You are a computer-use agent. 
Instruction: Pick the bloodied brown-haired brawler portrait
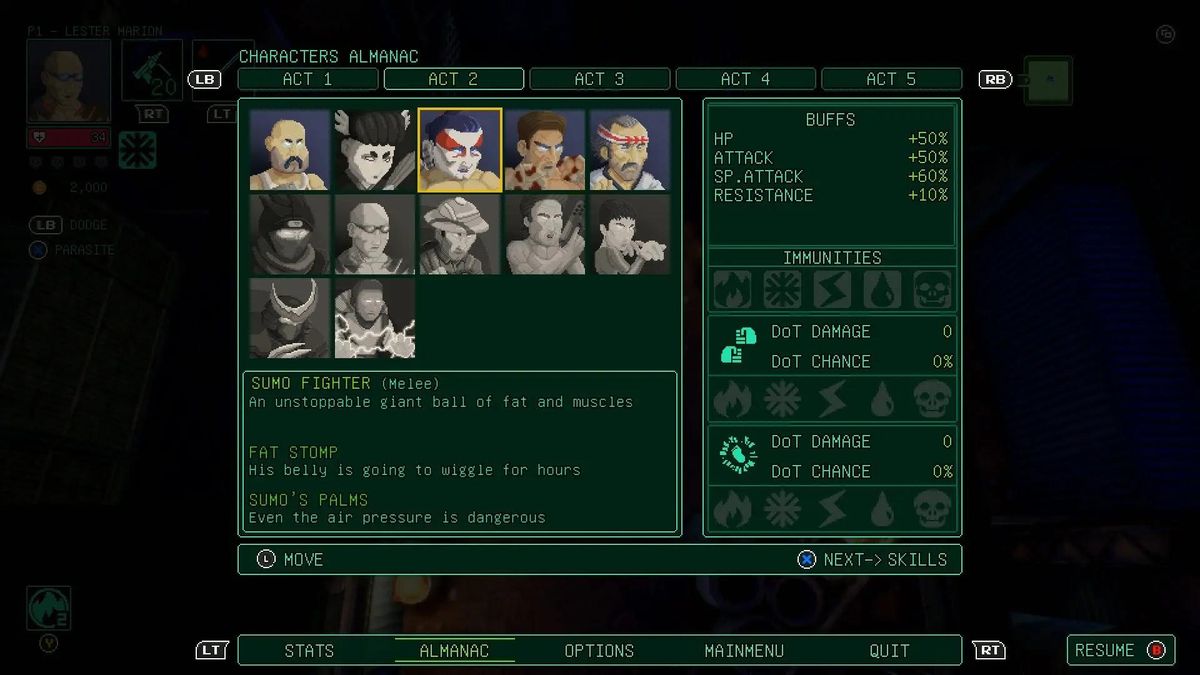coord(545,150)
